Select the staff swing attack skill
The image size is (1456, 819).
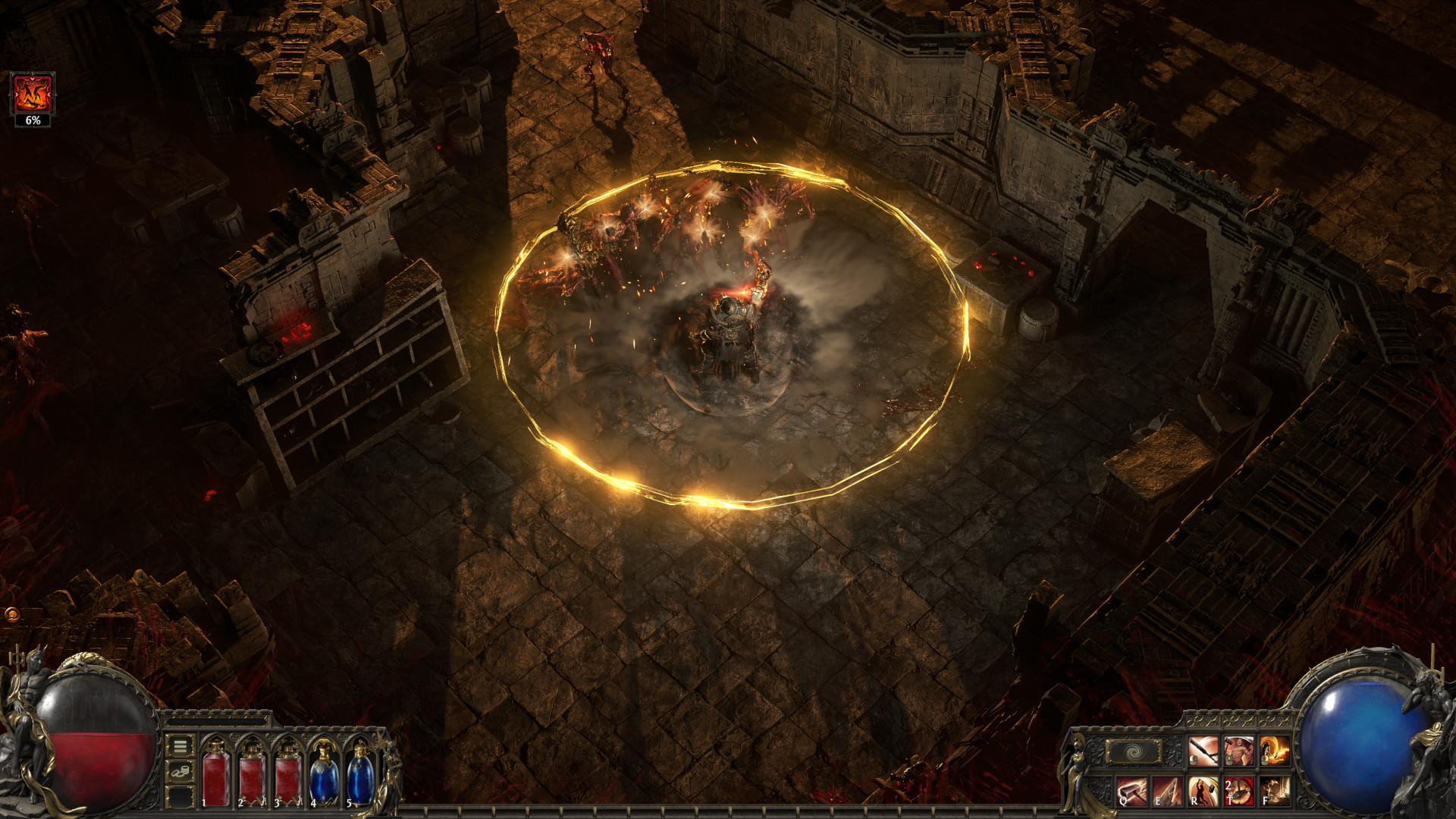pos(1202,751)
